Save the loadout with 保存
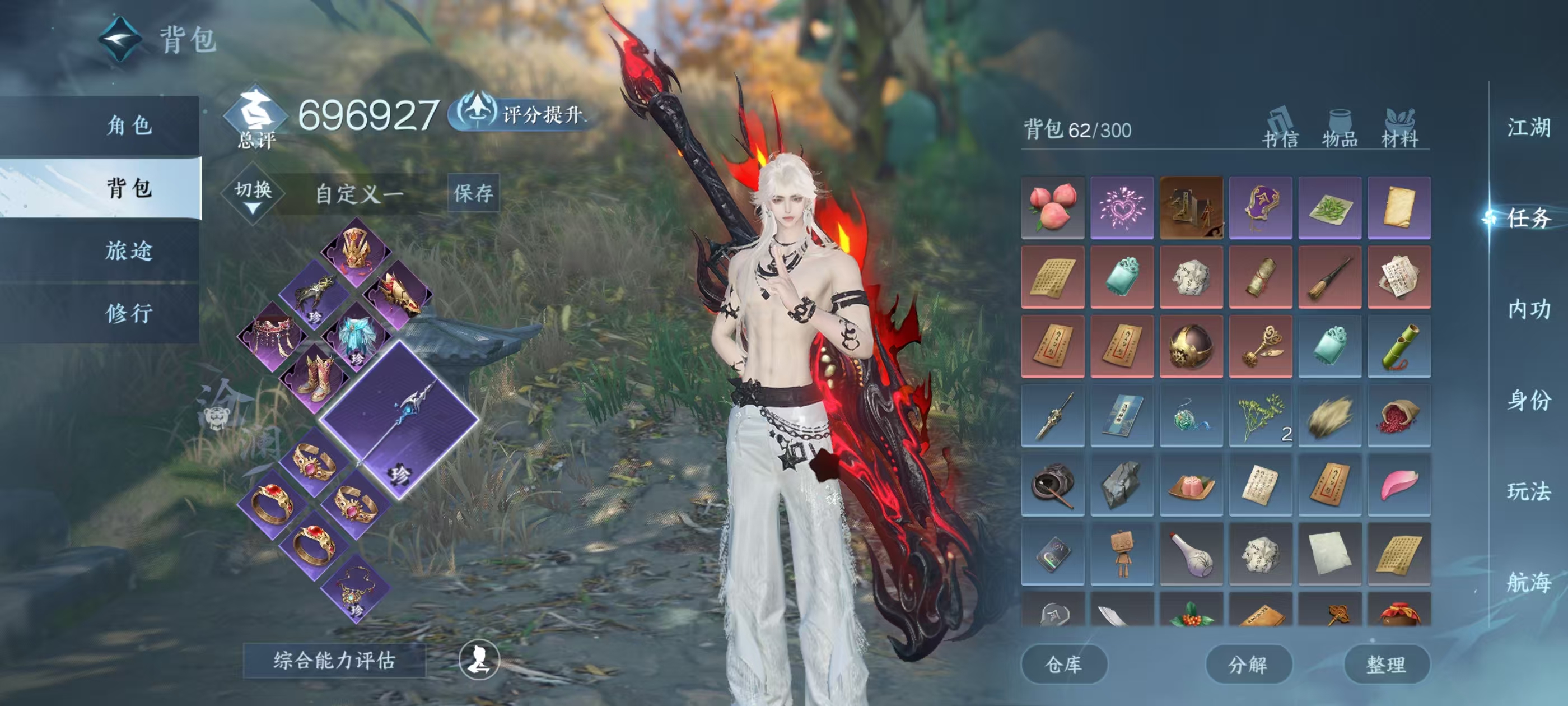The height and width of the screenshot is (706, 1568). click(473, 193)
